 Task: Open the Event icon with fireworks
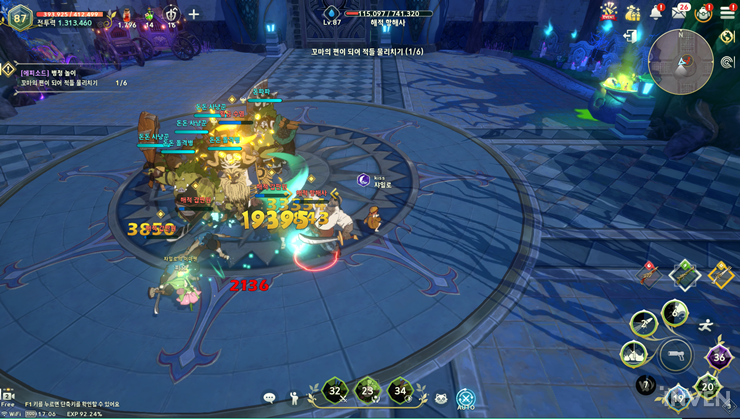(x=607, y=12)
